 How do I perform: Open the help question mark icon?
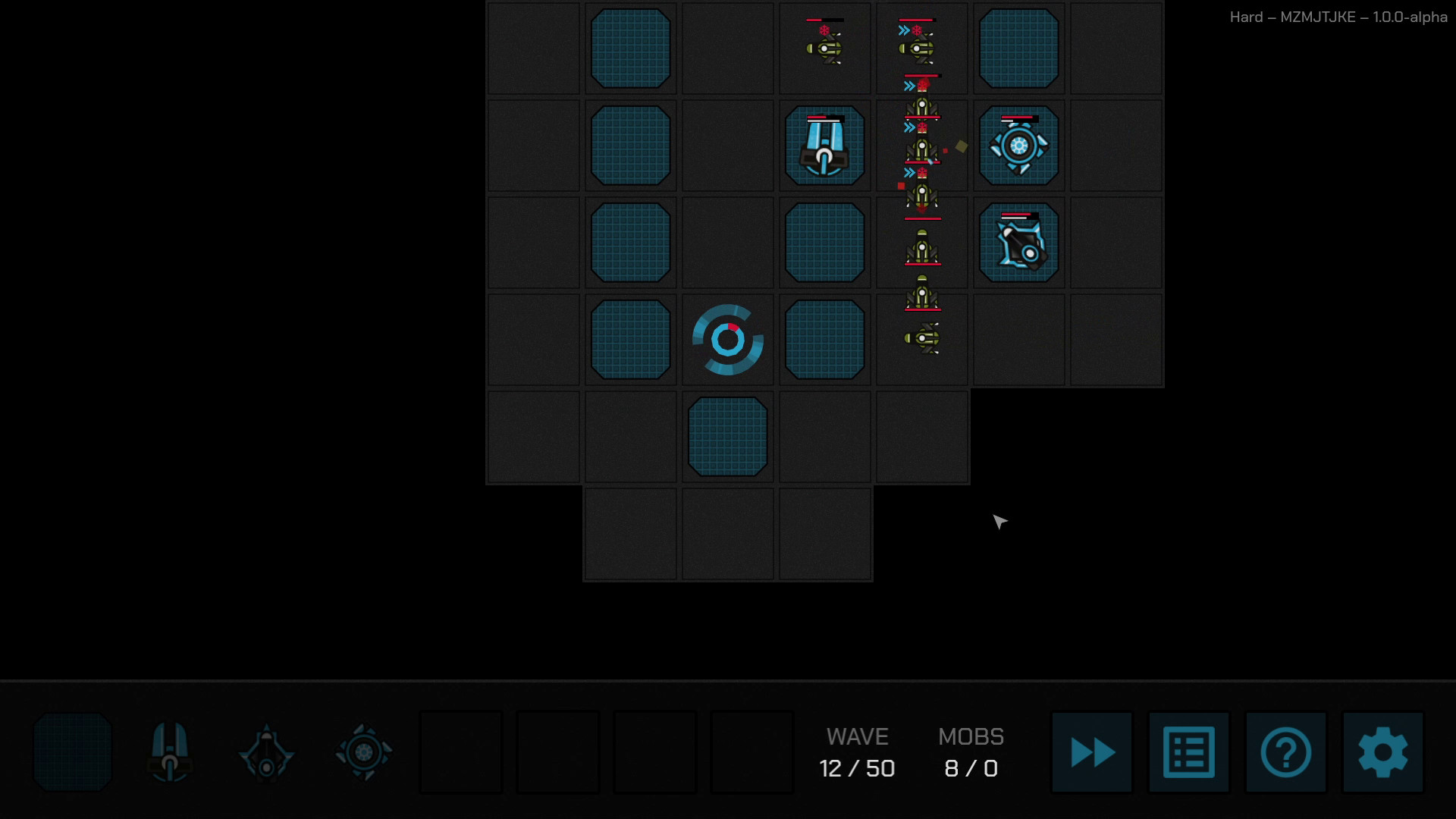pyautogui.click(x=1285, y=752)
